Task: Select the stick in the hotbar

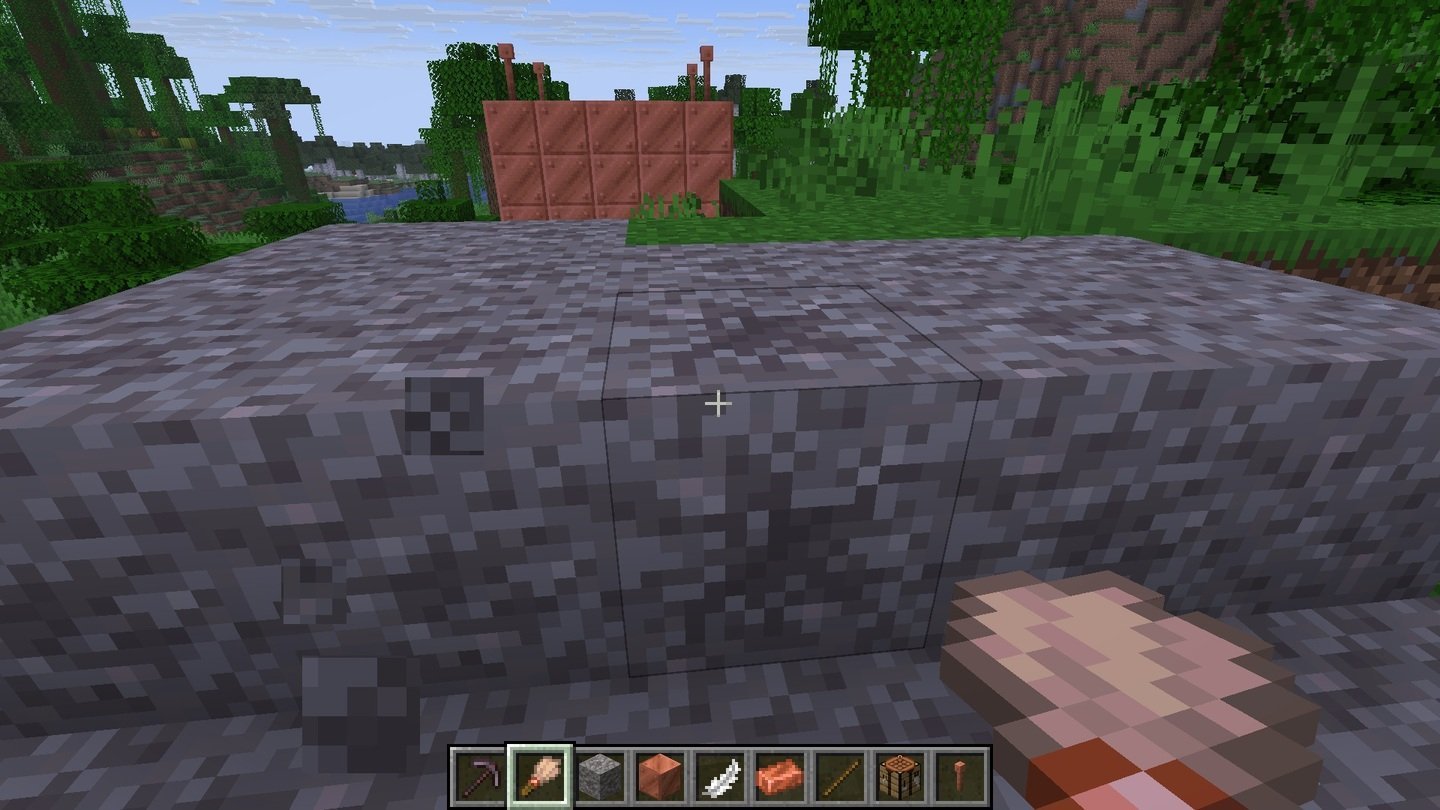Action: tap(840, 775)
